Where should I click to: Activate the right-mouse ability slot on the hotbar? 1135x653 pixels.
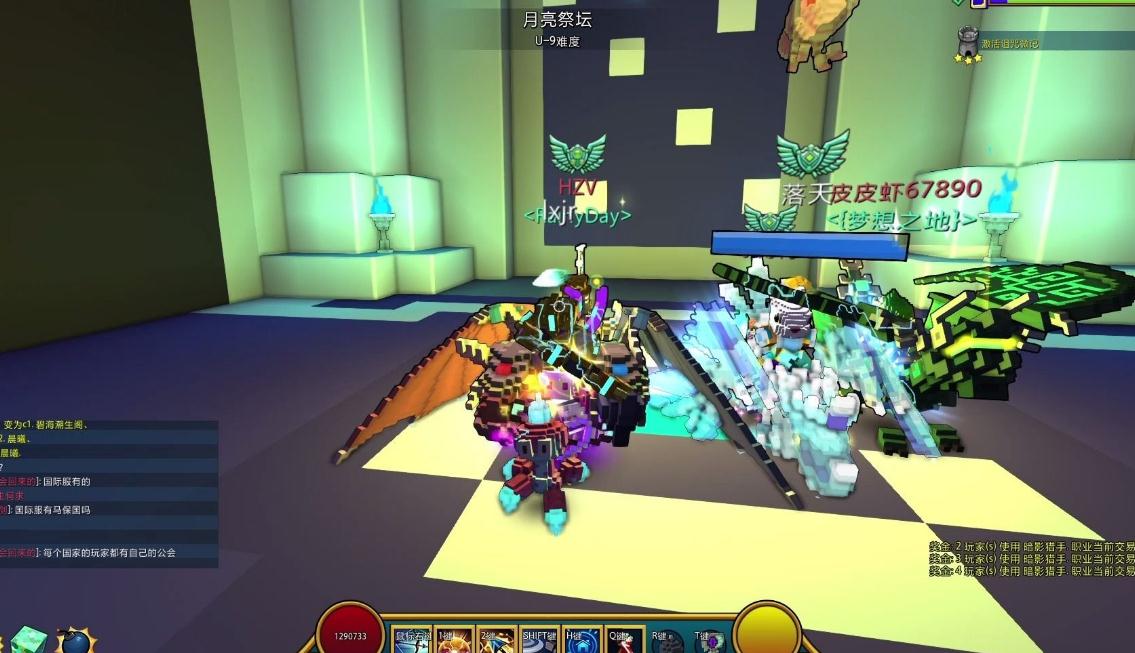tap(412, 640)
